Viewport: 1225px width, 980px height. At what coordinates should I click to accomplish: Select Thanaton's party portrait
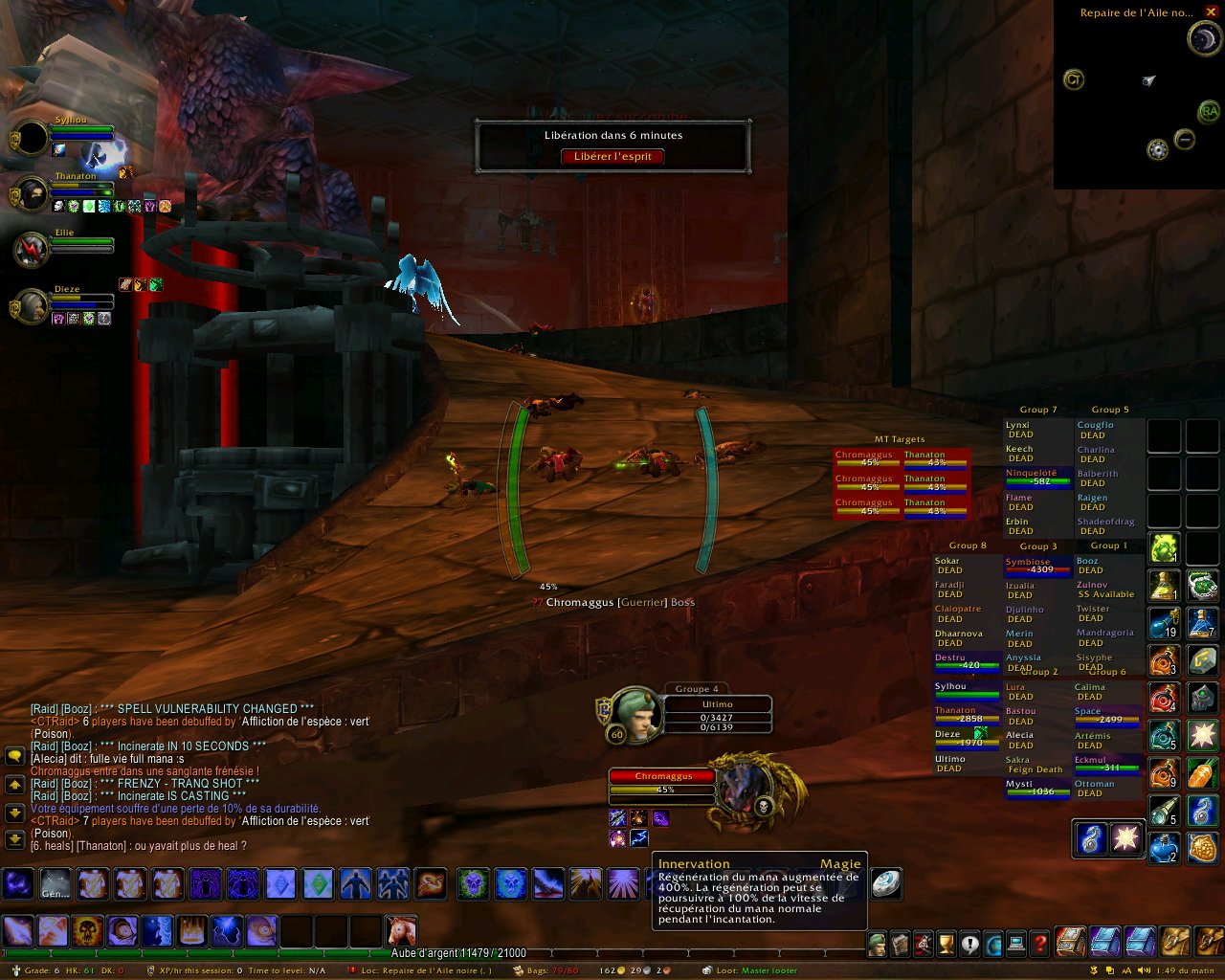pos(33,194)
